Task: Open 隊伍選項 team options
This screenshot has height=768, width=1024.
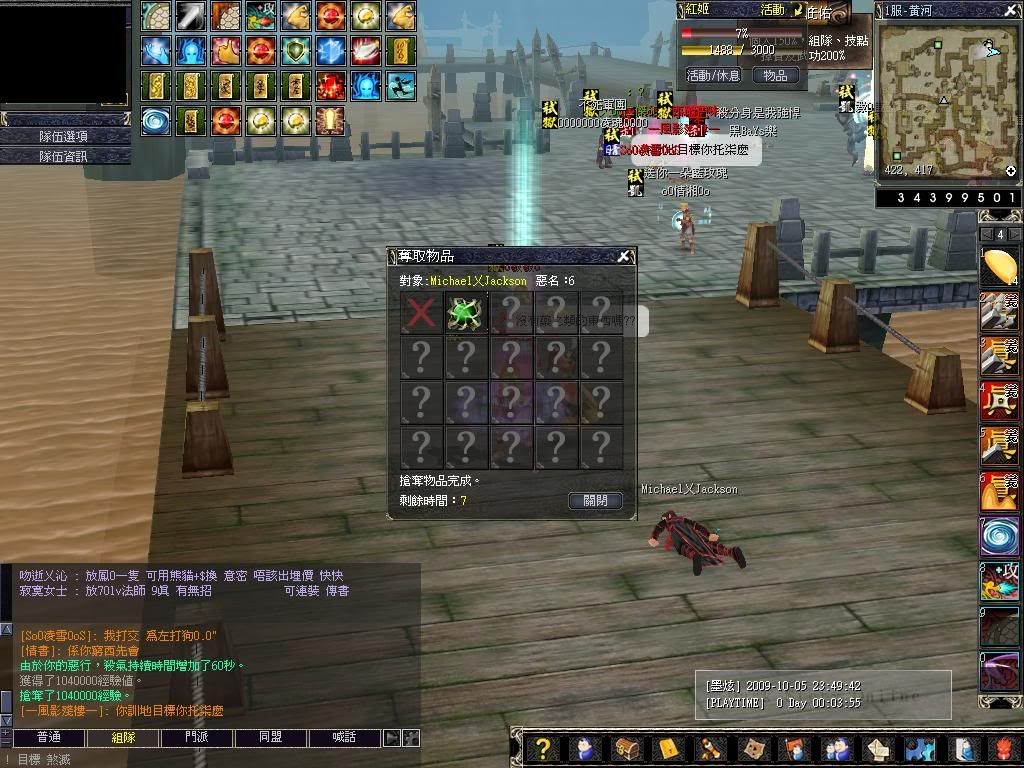Action: tap(64, 136)
